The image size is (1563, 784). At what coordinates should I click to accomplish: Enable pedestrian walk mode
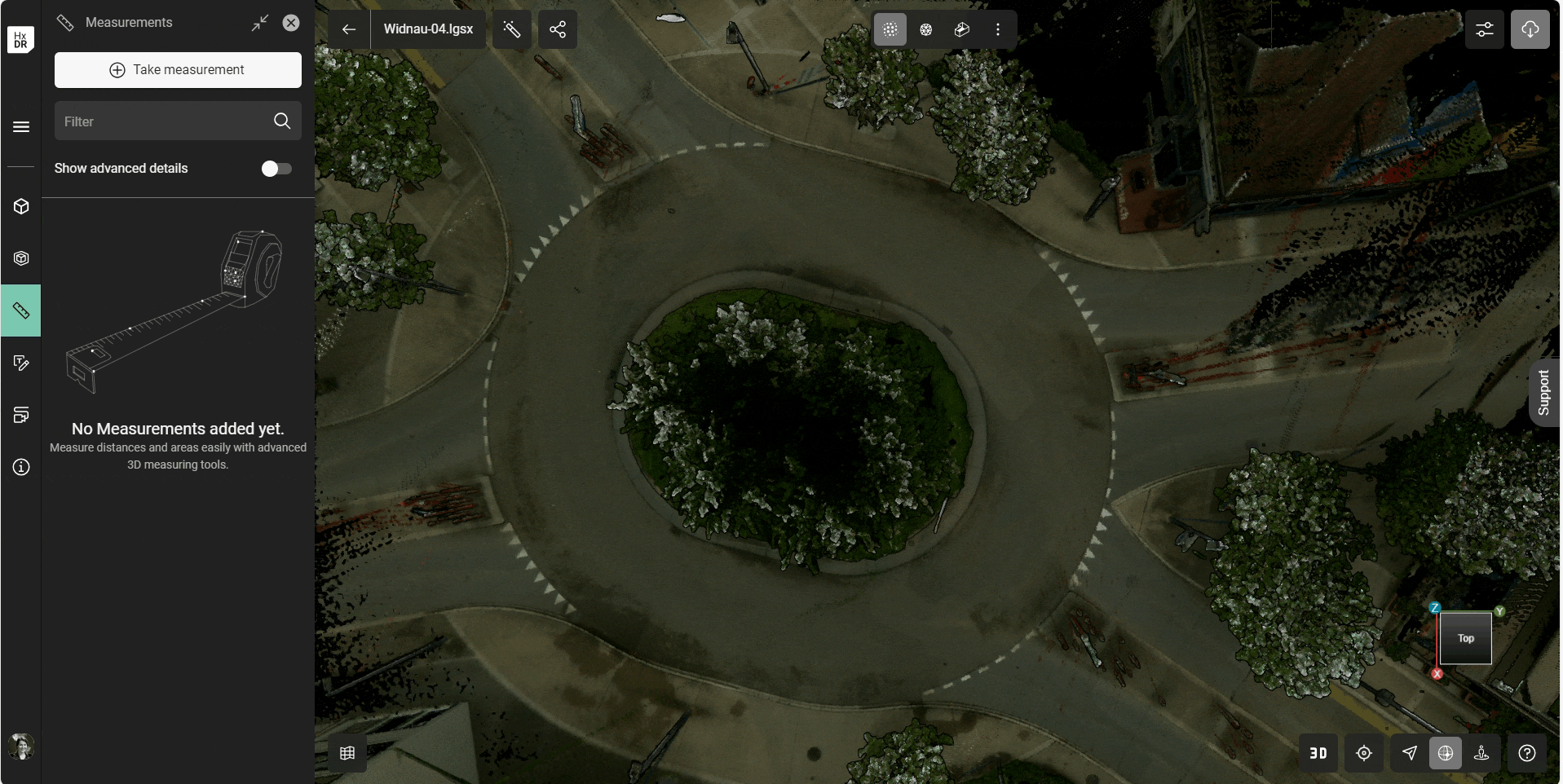click(1483, 753)
